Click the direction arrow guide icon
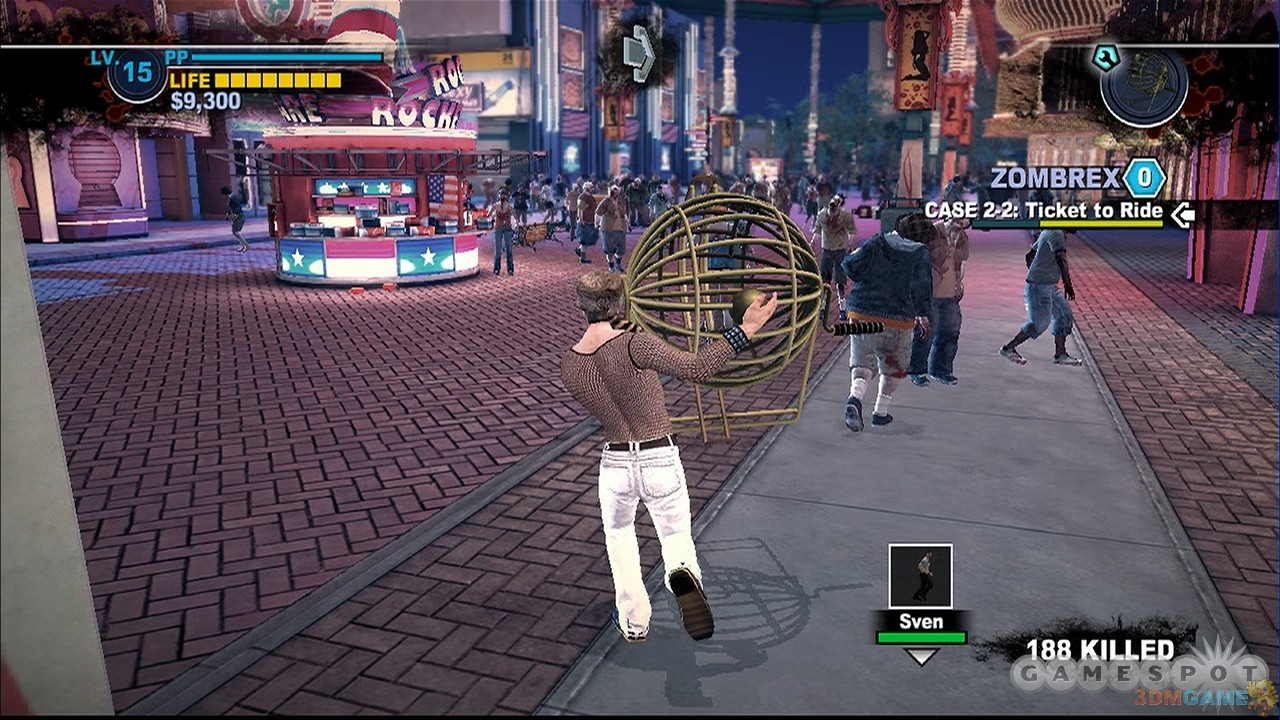 point(637,53)
